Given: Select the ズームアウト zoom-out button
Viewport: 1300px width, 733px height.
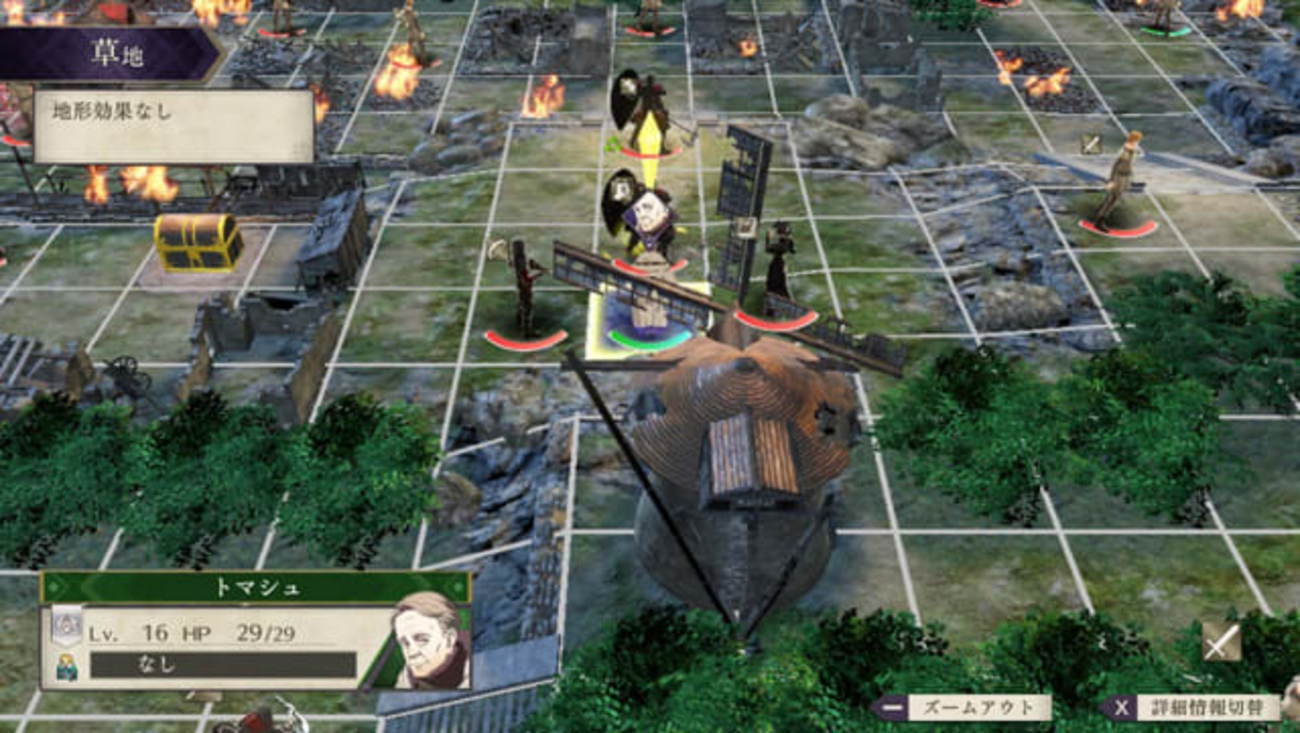Looking at the screenshot, I should [x=961, y=707].
